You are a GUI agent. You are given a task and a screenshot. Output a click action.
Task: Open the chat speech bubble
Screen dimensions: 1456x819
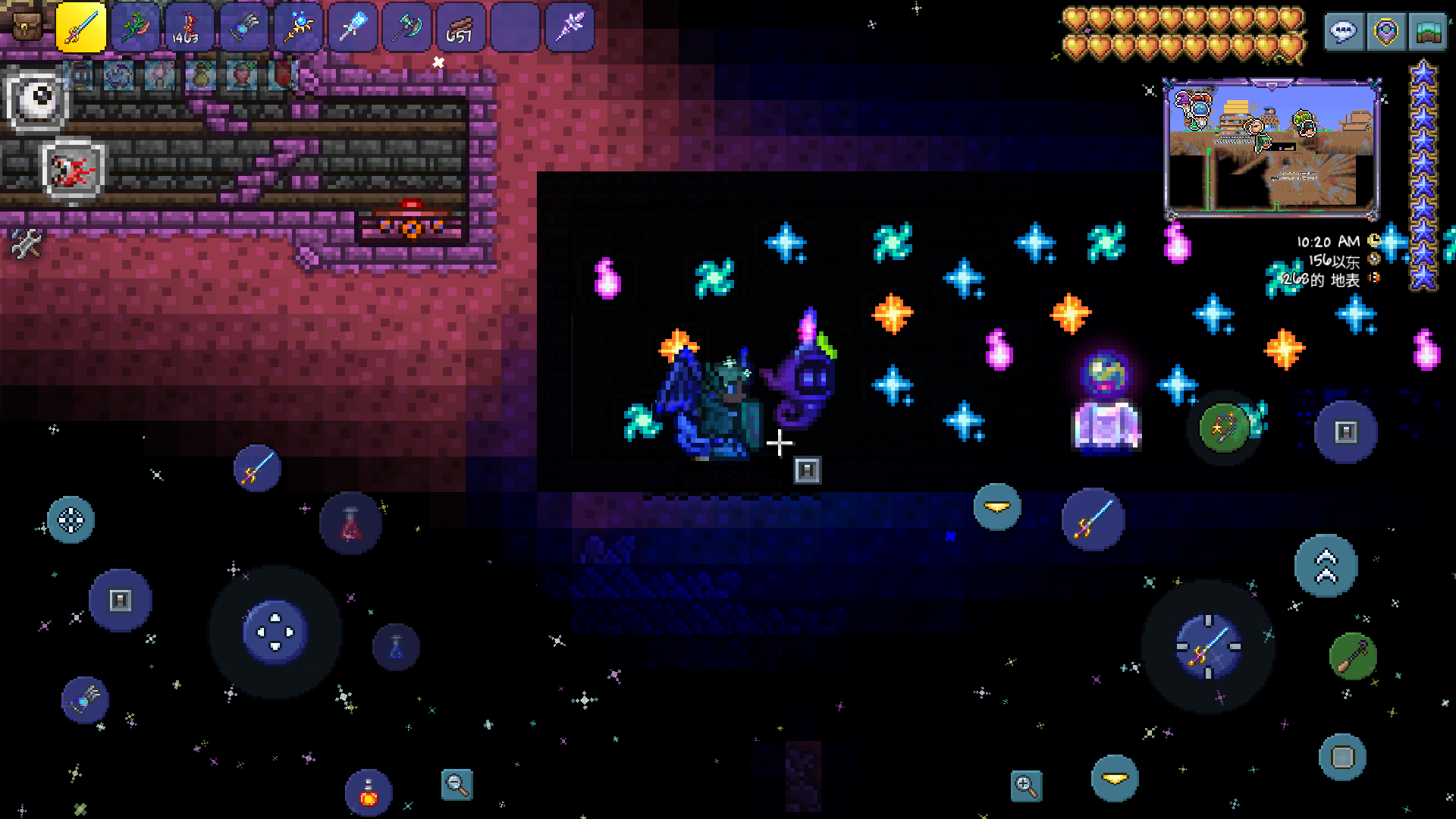coord(1343,32)
